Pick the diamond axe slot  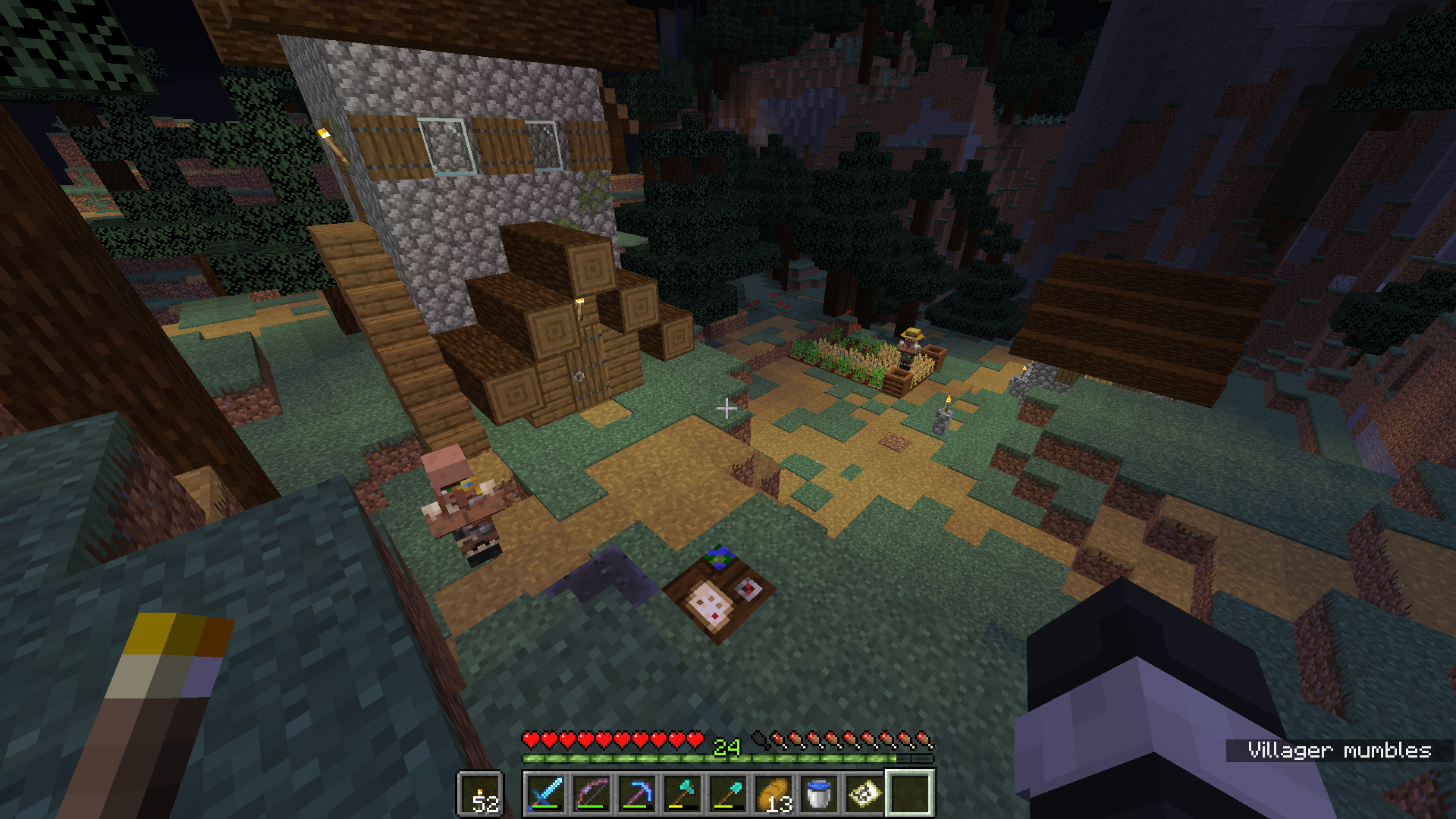point(682,794)
